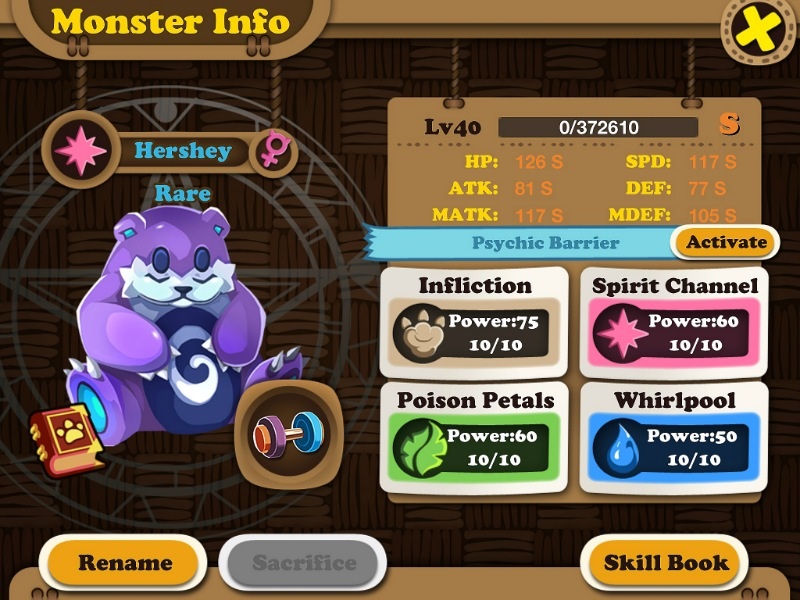Open the dumbbell training icon

(288, 433)
